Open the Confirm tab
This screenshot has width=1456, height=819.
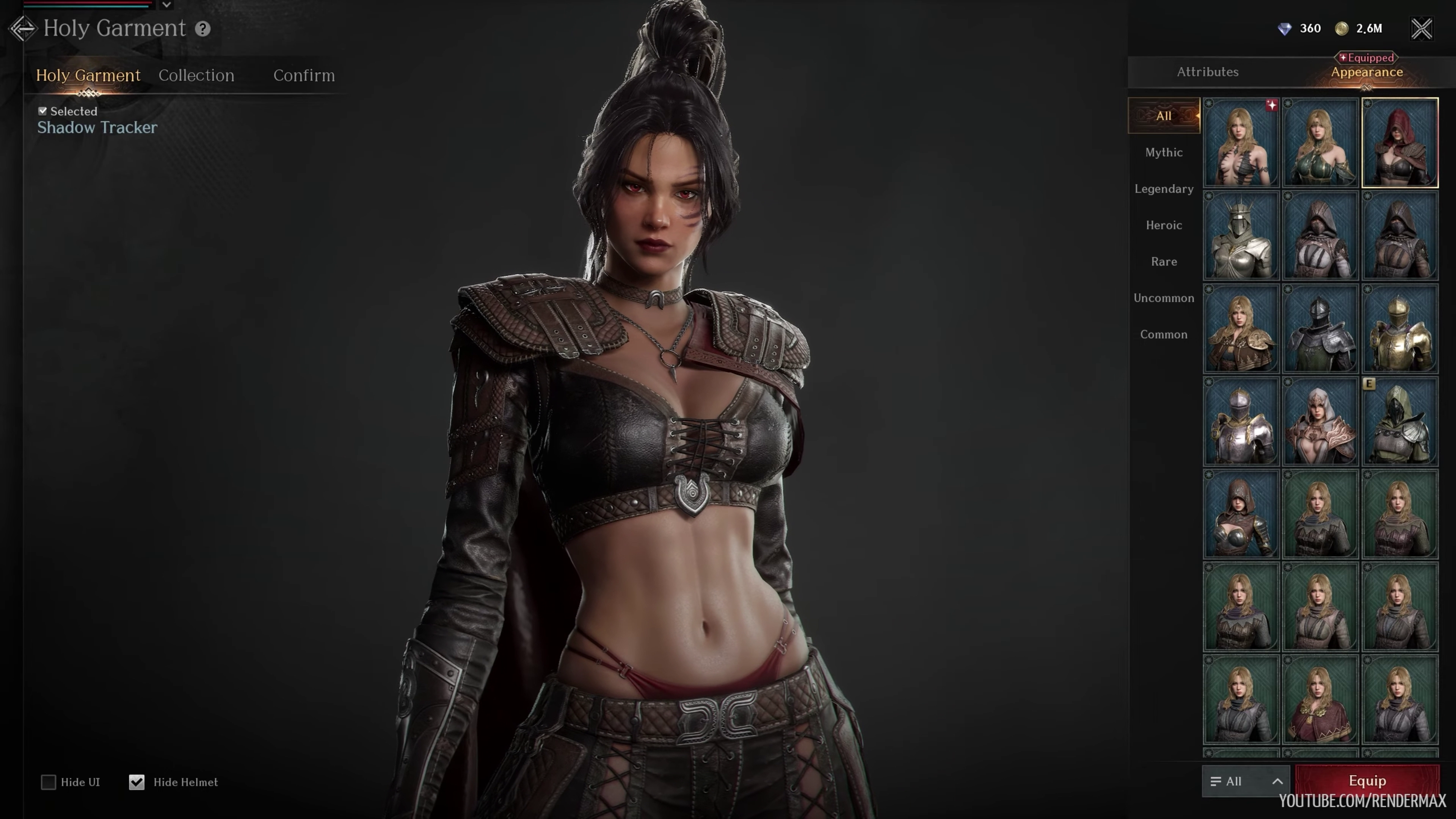tap(304, 75)
